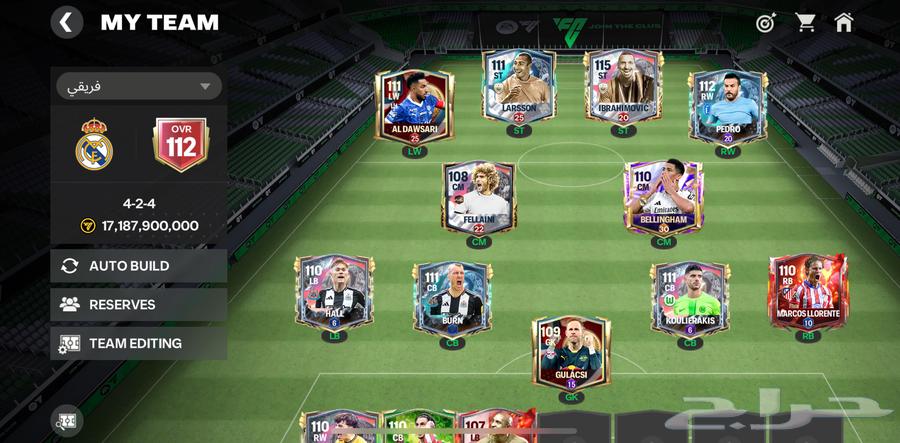The image size is (900, 443).
Task: Choose the Ibrahimovic striker card
Action: [x=623, y=89]
